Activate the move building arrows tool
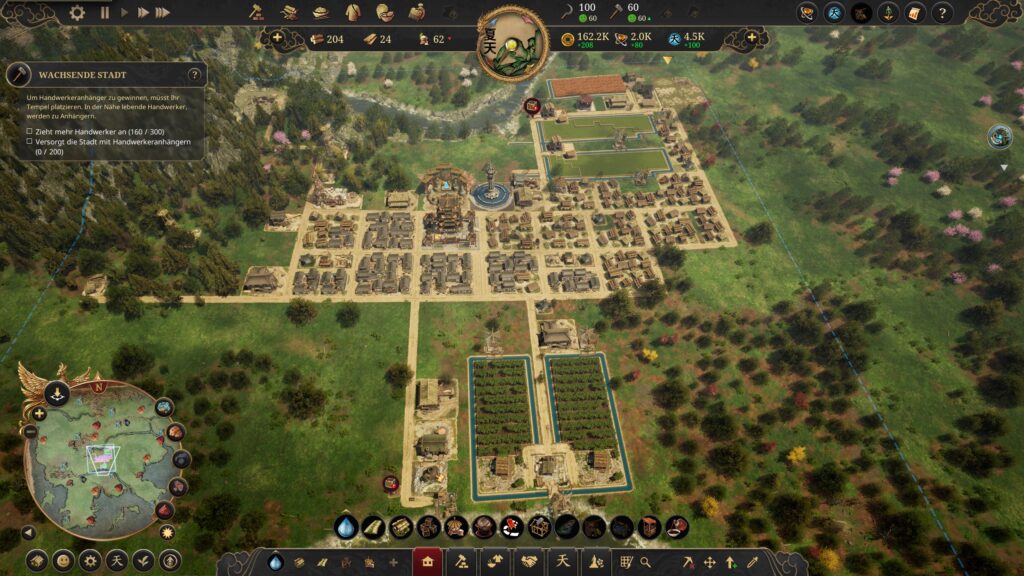The height and width of the screenshot is (576, 1024). 710,562
